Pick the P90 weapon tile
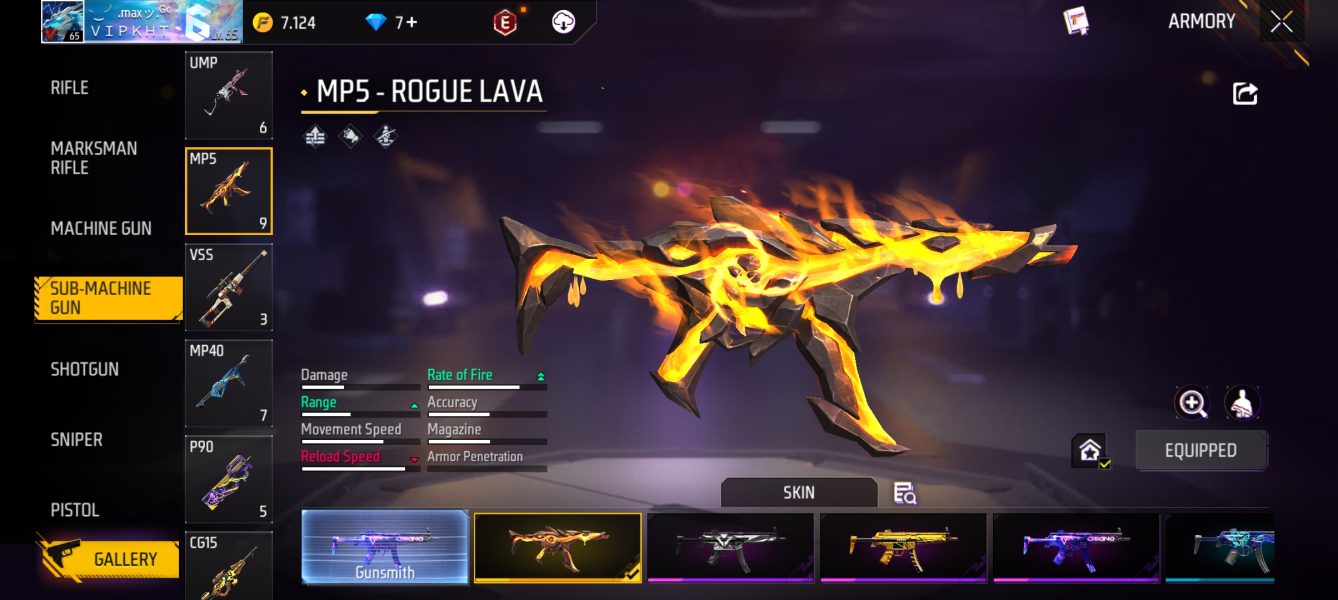The height and width of the screenshot is (600, 1338). (x=228, y=479)
